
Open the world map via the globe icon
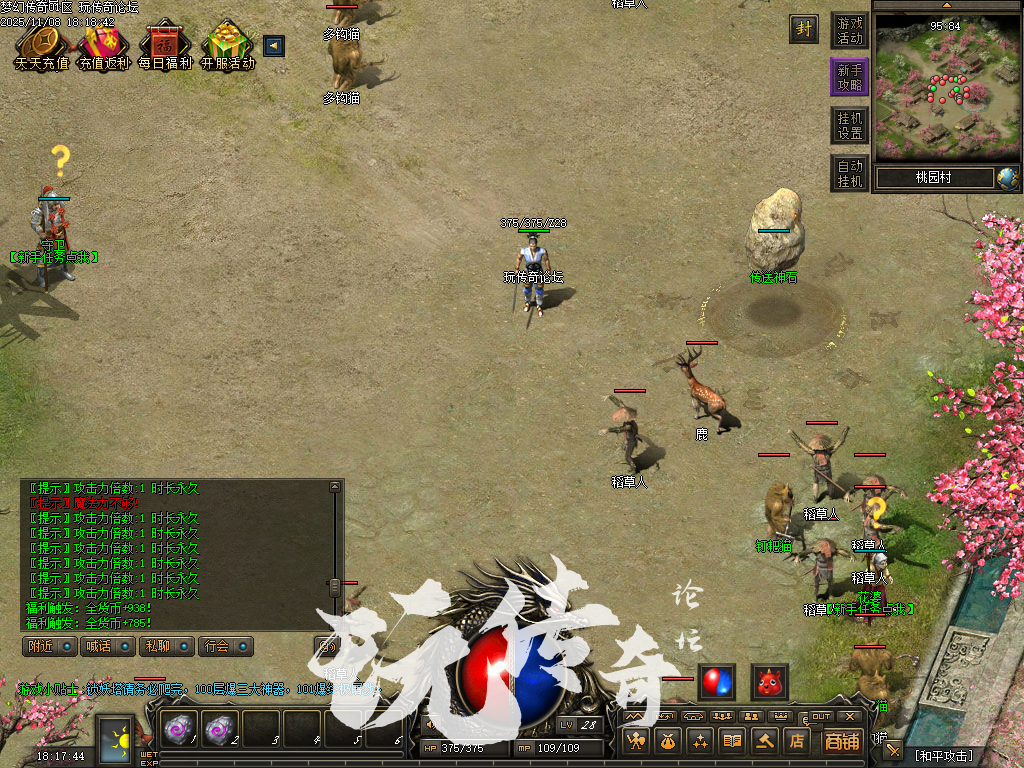[x=1007, y=178]
